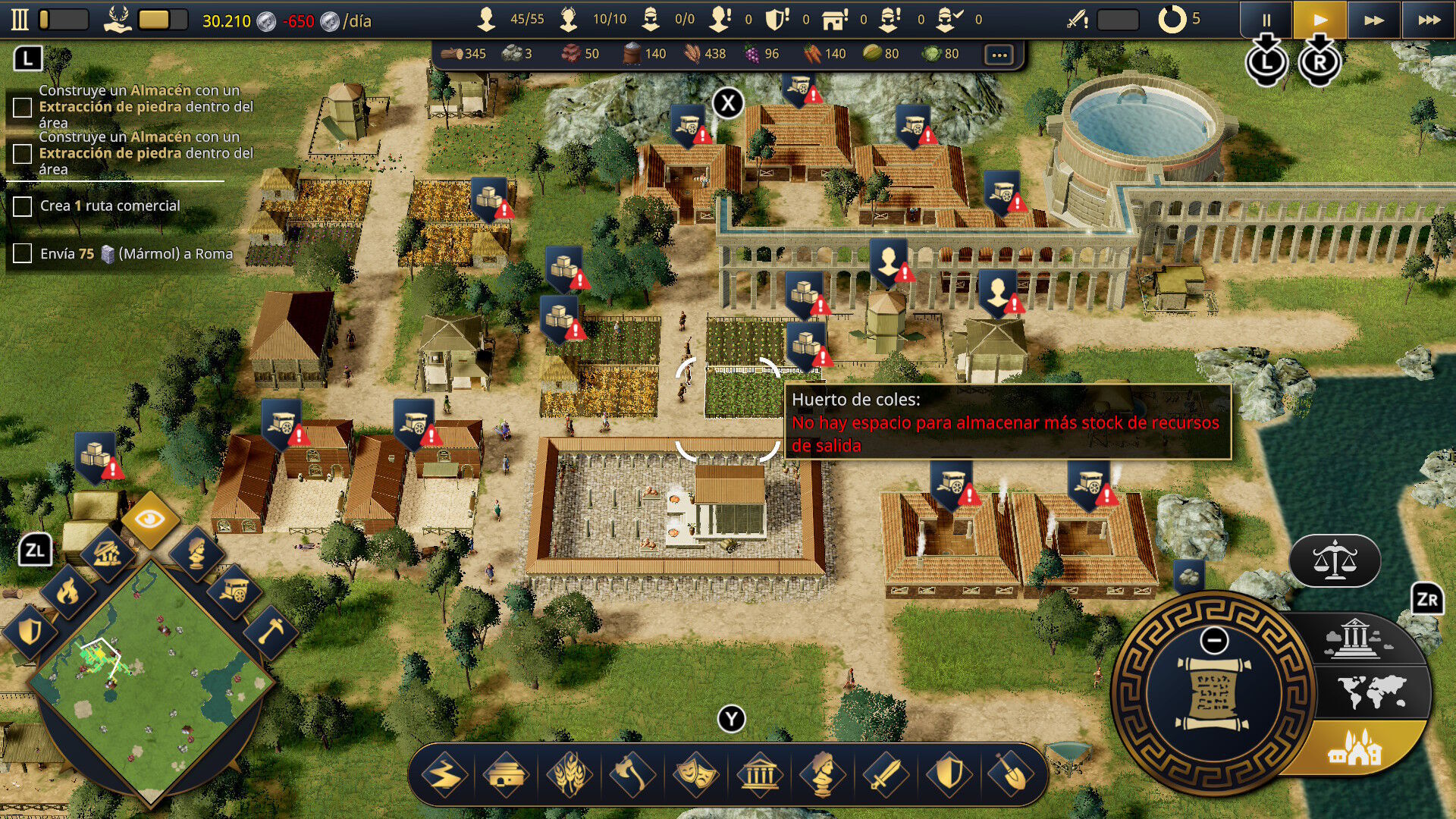The image size is (1456, 819).
Task: Expand the resource bar with the ellipsis button
Action: (x=999, y=55)
